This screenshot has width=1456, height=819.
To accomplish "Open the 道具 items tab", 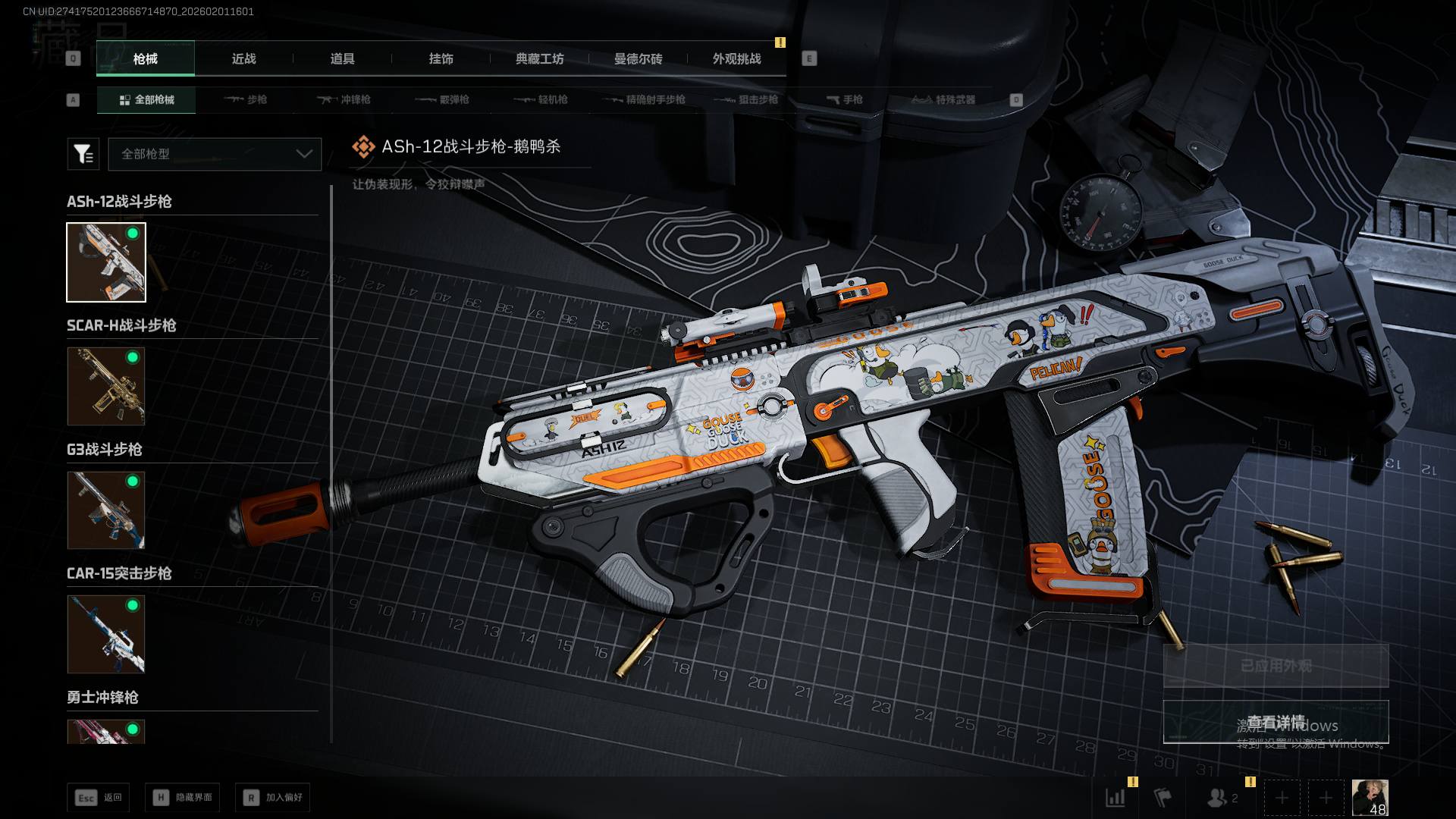I will 342,59.
